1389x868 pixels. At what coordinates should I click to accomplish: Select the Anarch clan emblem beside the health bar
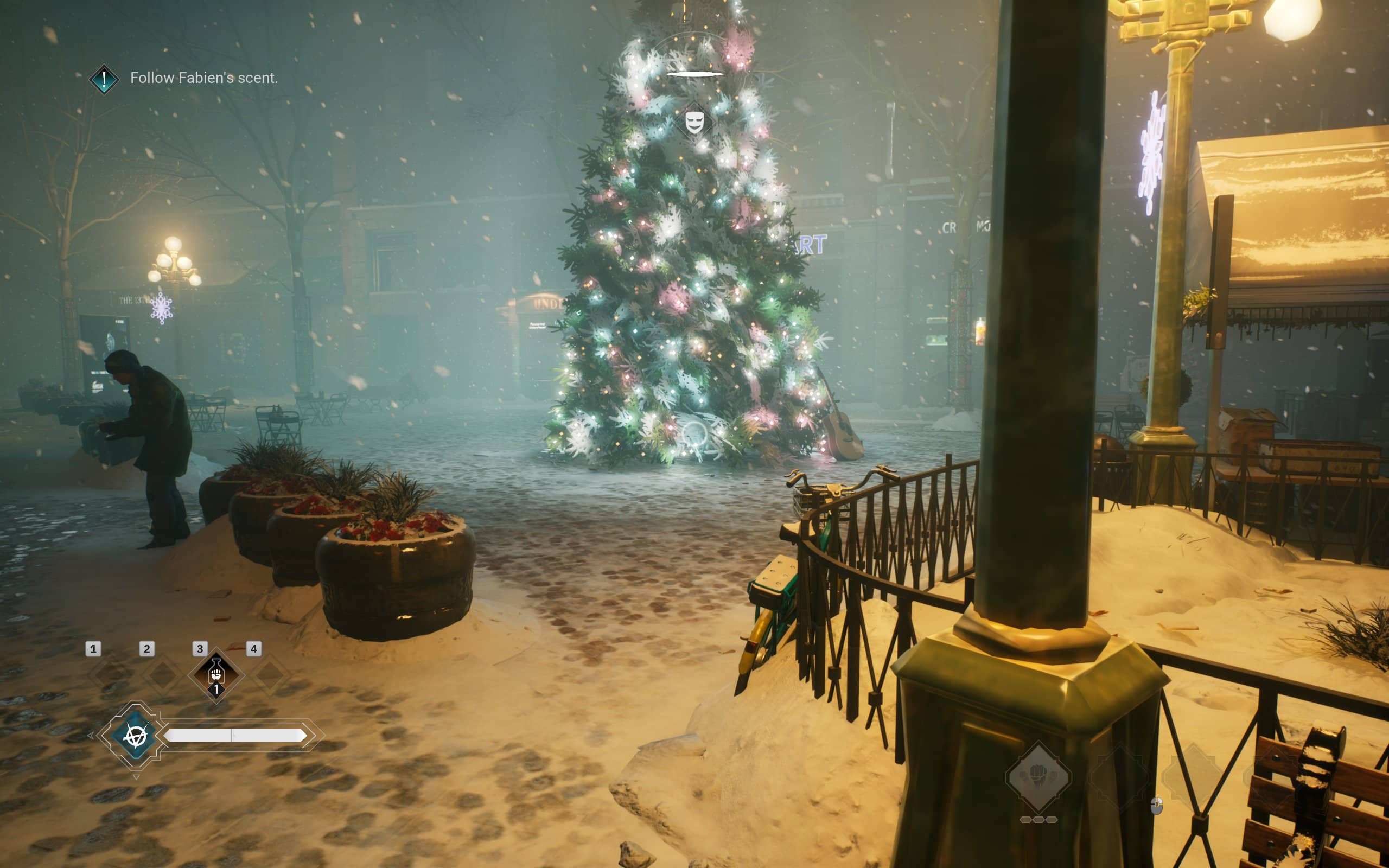(136, 736)
